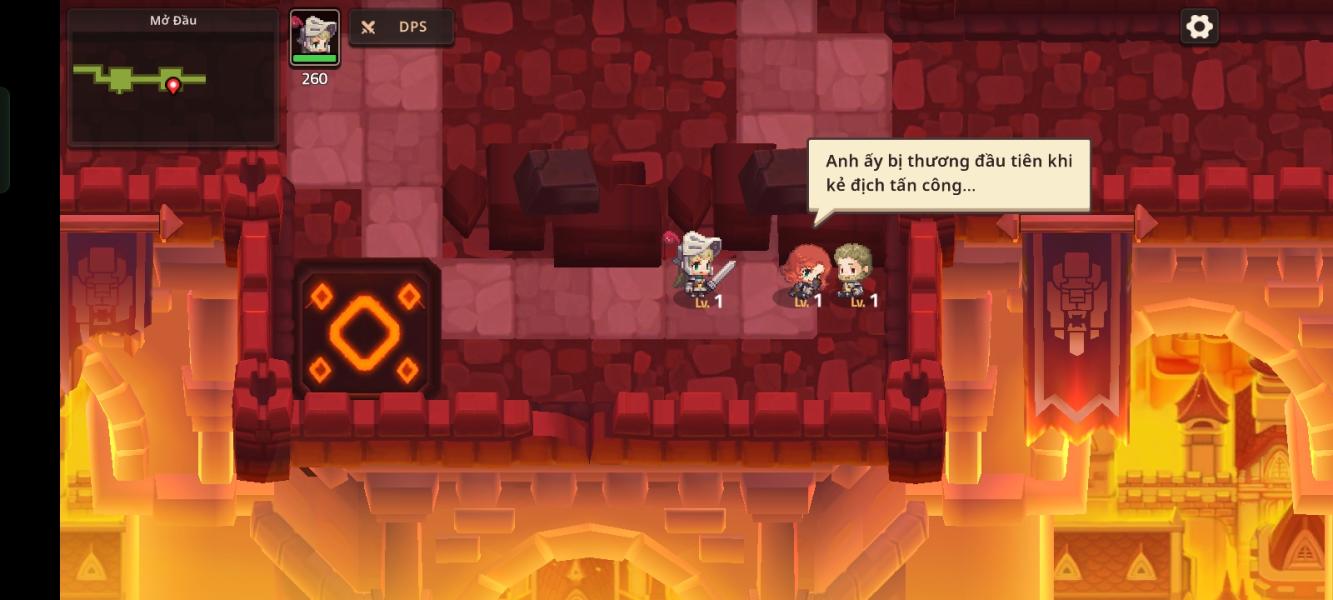Select the knight hero portrait
Screen dimensions: 1333x600
point(315,38)
